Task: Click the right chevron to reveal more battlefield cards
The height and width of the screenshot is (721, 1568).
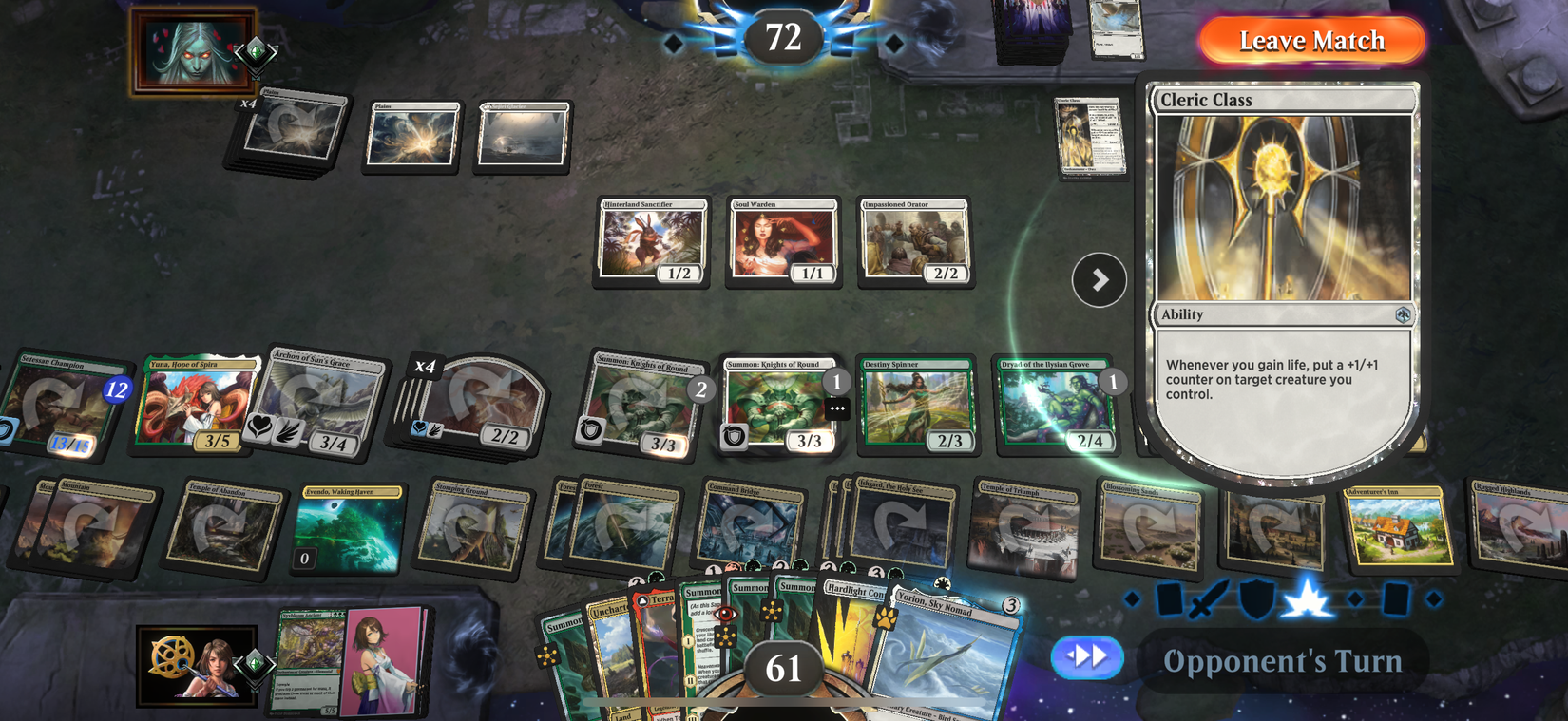Action: pyautogui.click(x=1100, y=279)
